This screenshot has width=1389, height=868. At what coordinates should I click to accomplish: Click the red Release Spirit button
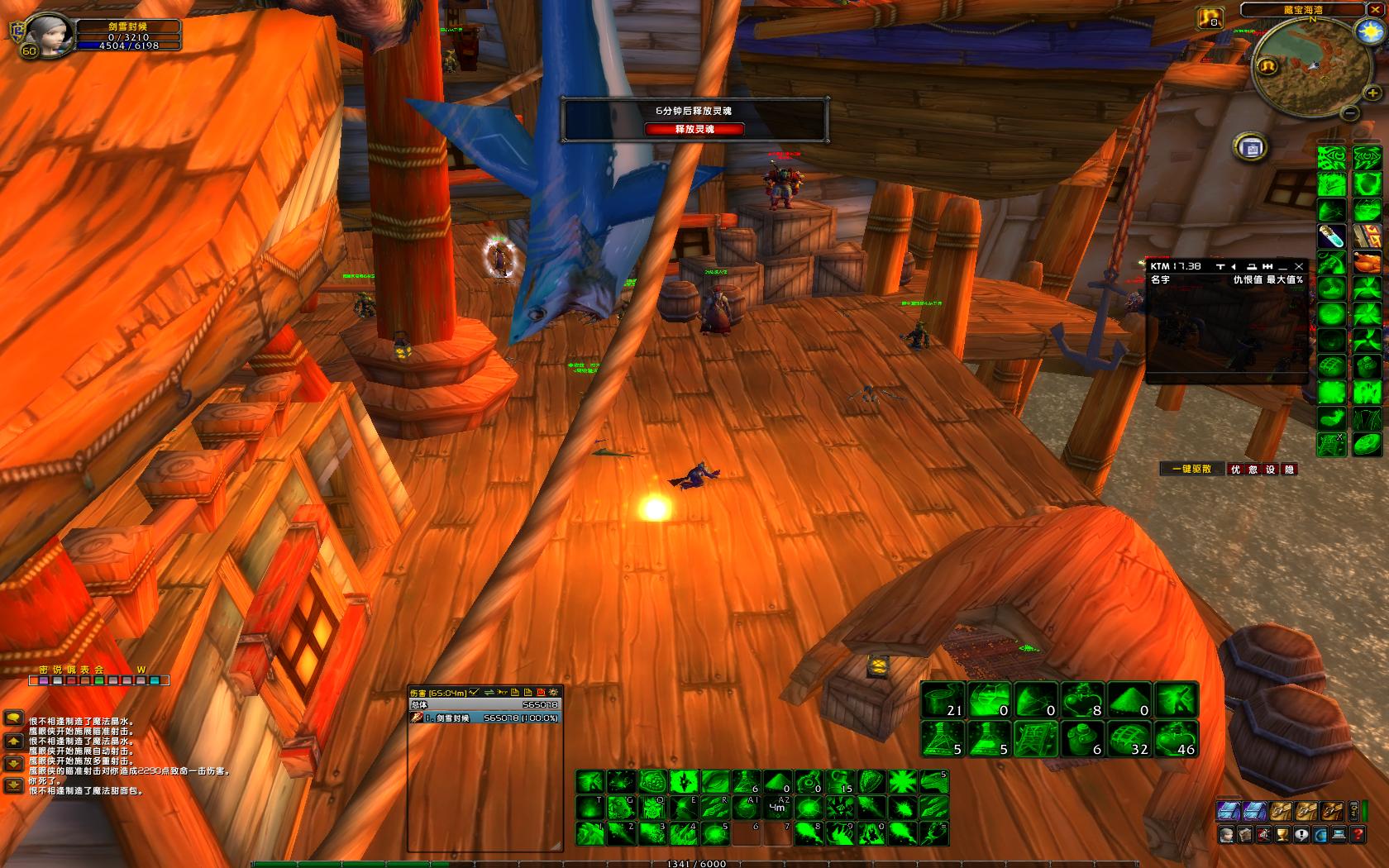click(x=694, y=129)
